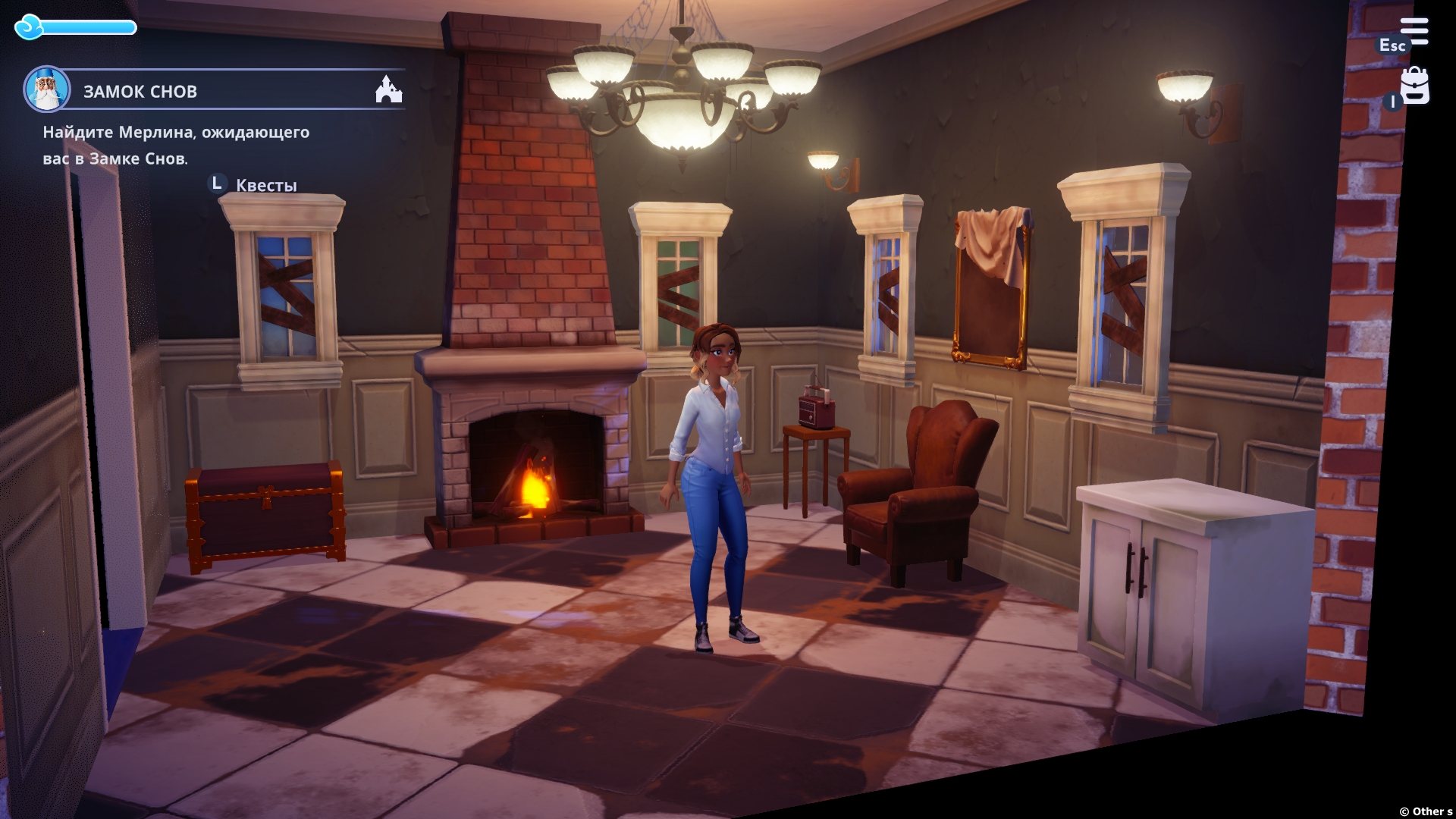The image size is (1456, 819).
Task: Open the backpack inventory
Action: tap(1414, 86)
